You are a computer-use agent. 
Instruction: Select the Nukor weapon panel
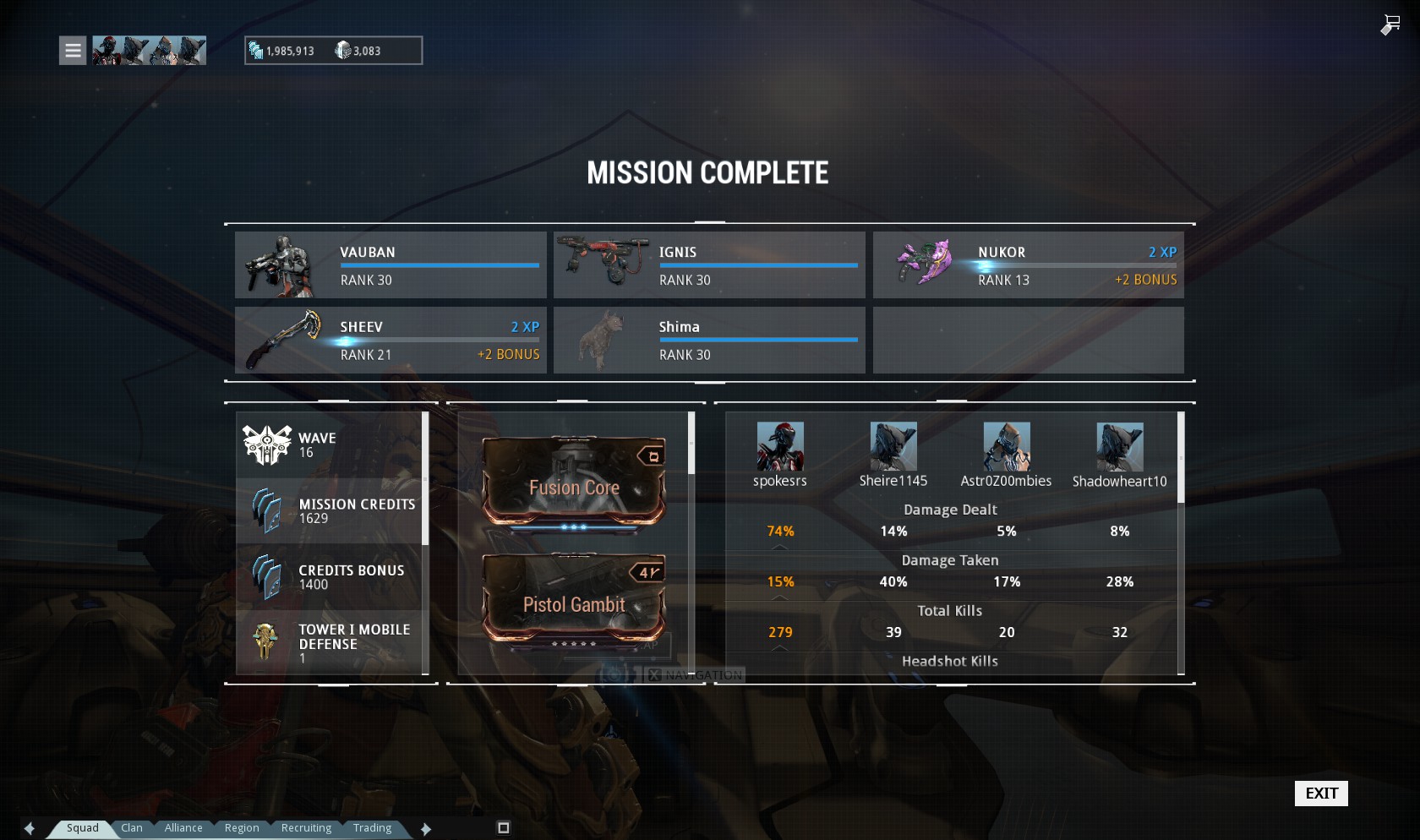(x=1028, y=265)
